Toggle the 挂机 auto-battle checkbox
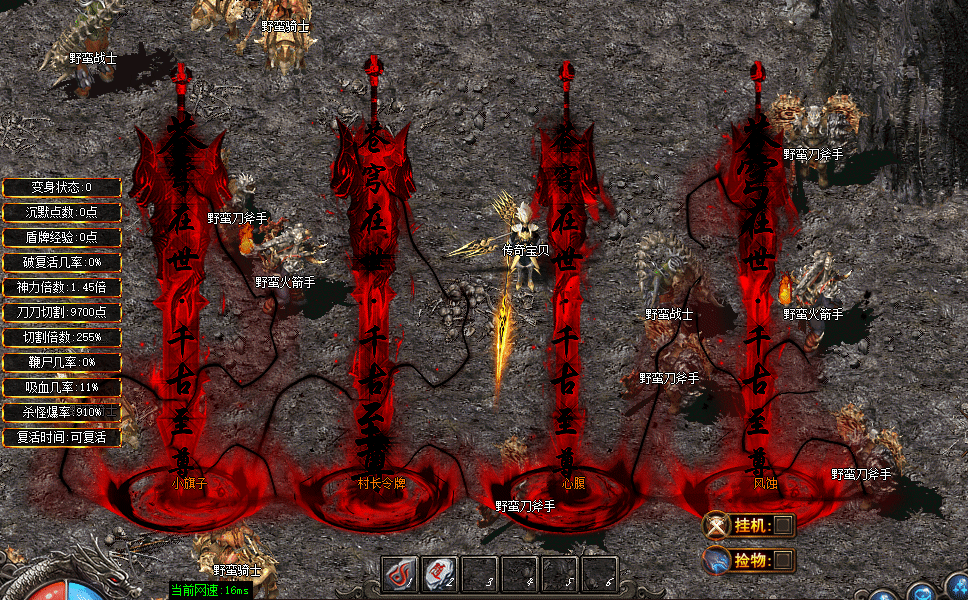 (784, 525)
